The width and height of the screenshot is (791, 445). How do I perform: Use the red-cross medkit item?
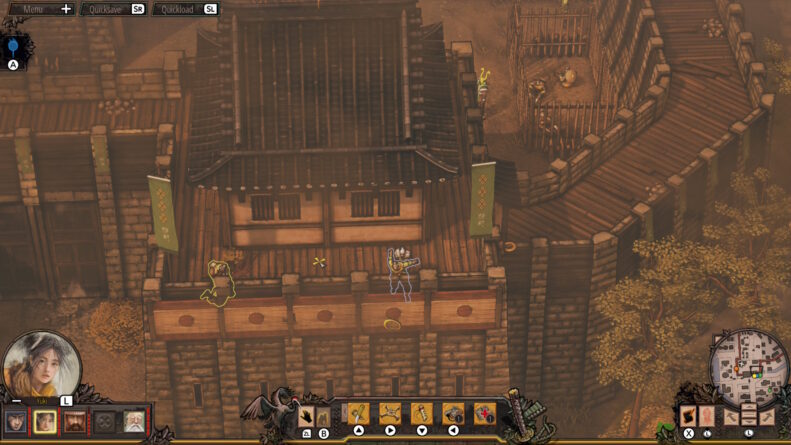485,414
